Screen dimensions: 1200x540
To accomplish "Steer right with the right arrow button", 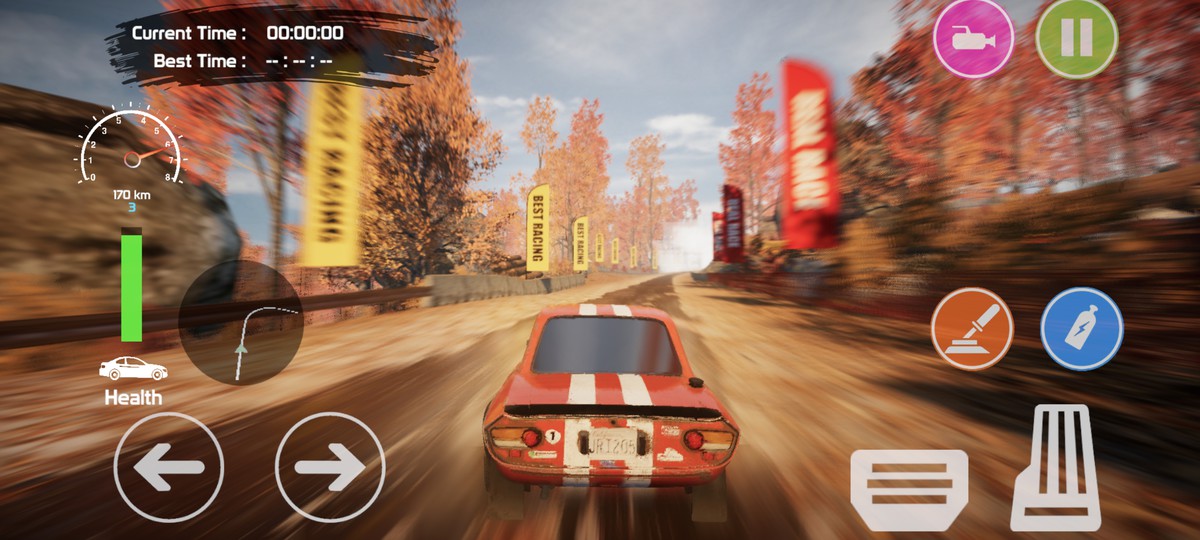I will point(329,467).
